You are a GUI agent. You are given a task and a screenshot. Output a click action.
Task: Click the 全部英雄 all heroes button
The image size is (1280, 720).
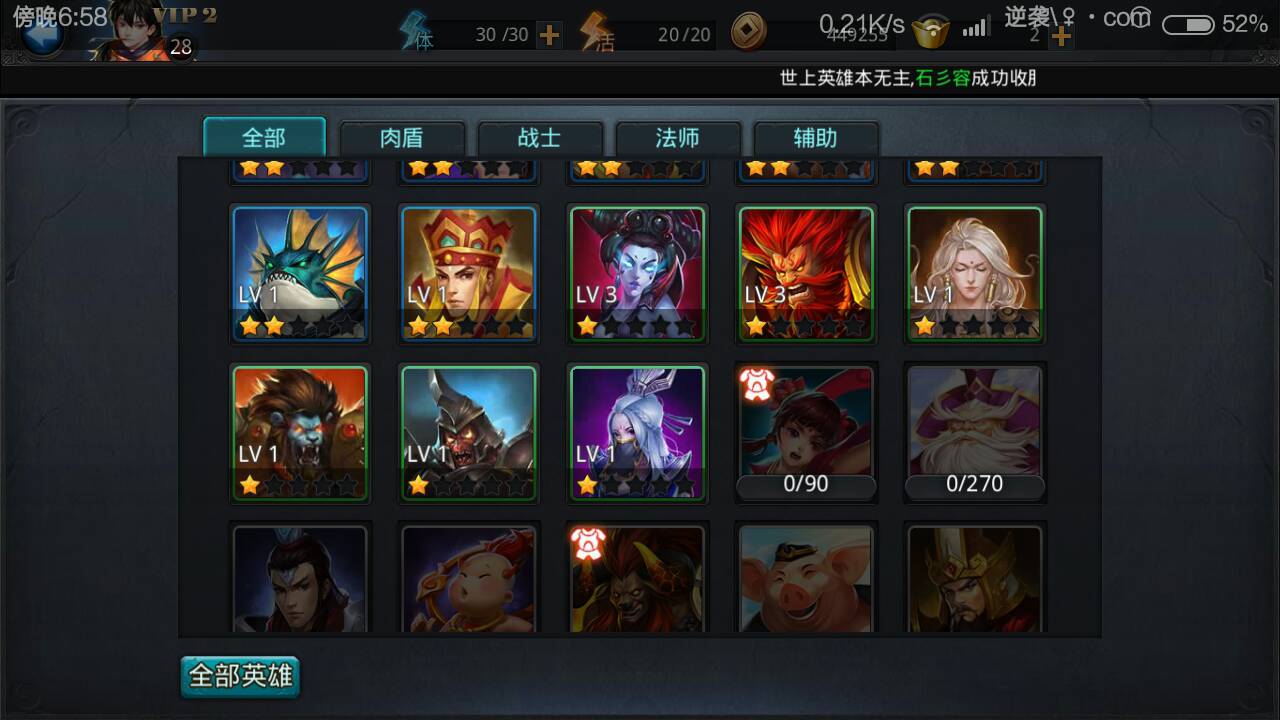click(x=239, y=676)
